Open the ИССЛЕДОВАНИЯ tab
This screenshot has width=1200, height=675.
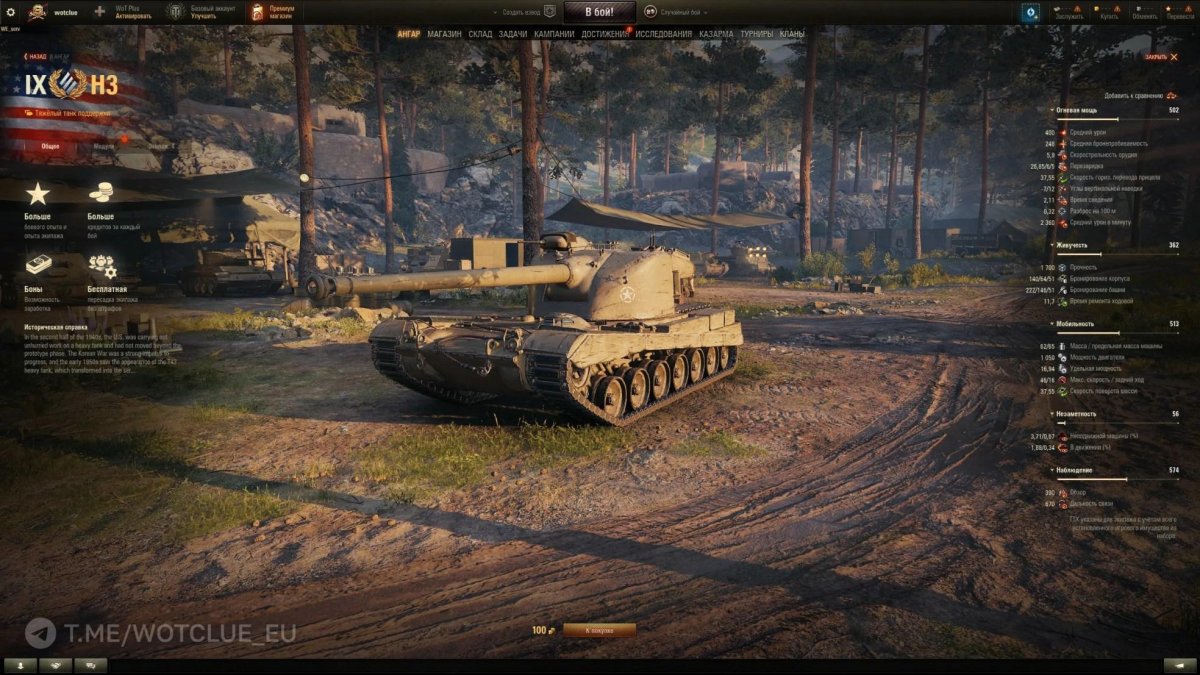coord(663,34)
